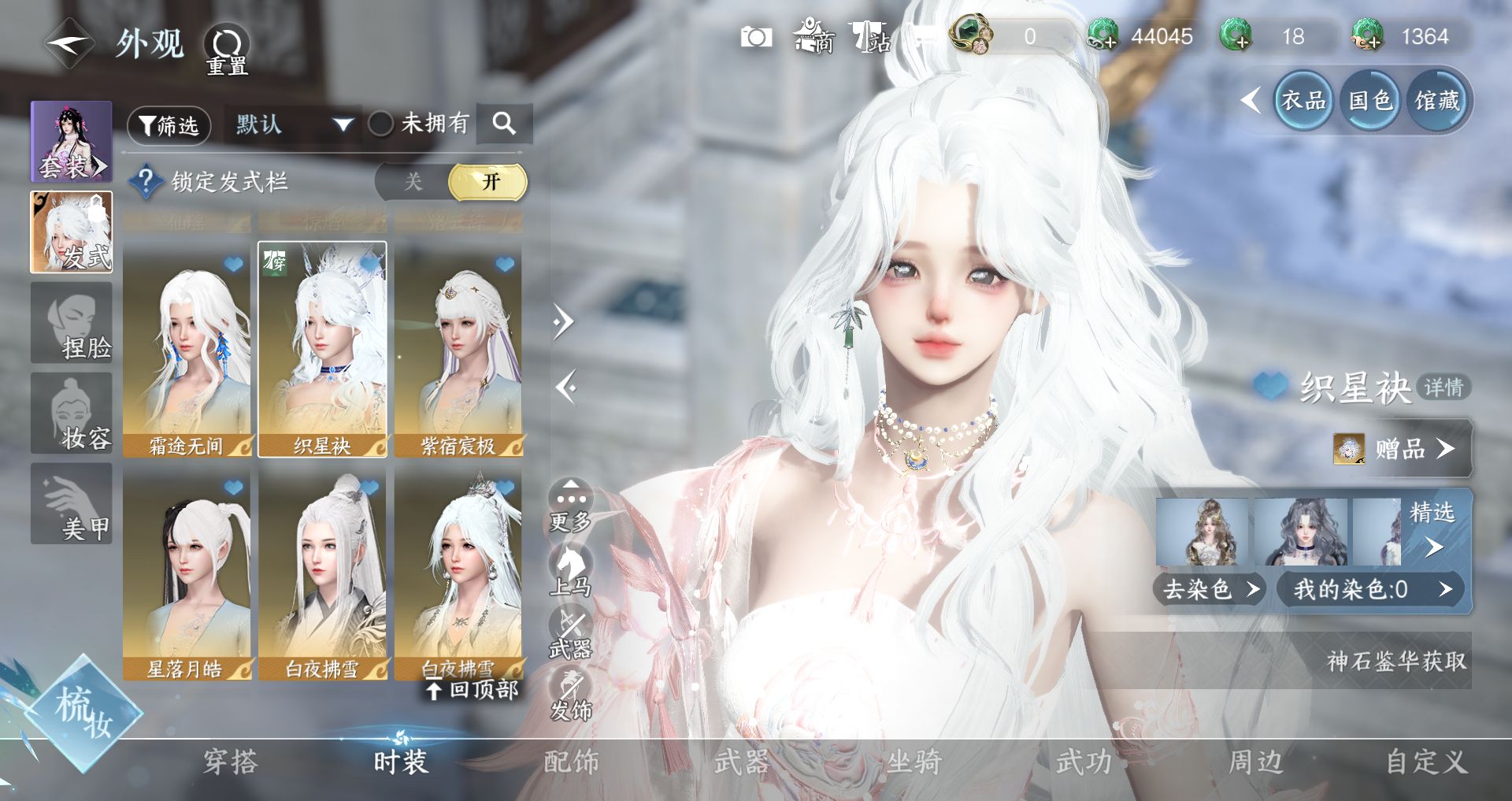Screen dimensions: 1512x801
Task: Open the 配饰 bottom tab
Action: tap(571, 762)
